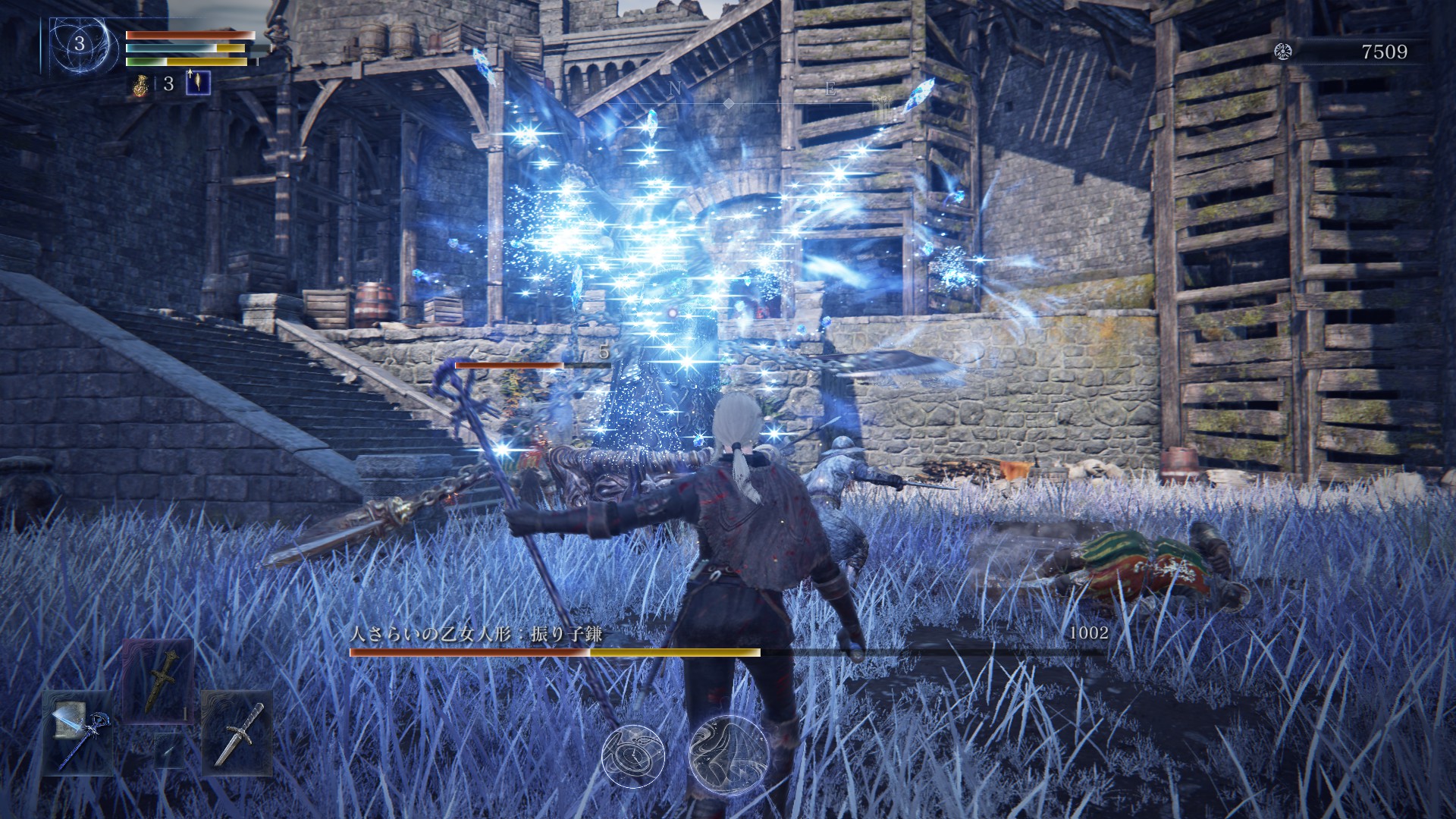1456x819 pixels.
Task: Select the blue staff and scroll weapon slot
Action: (x=79, y=733)
